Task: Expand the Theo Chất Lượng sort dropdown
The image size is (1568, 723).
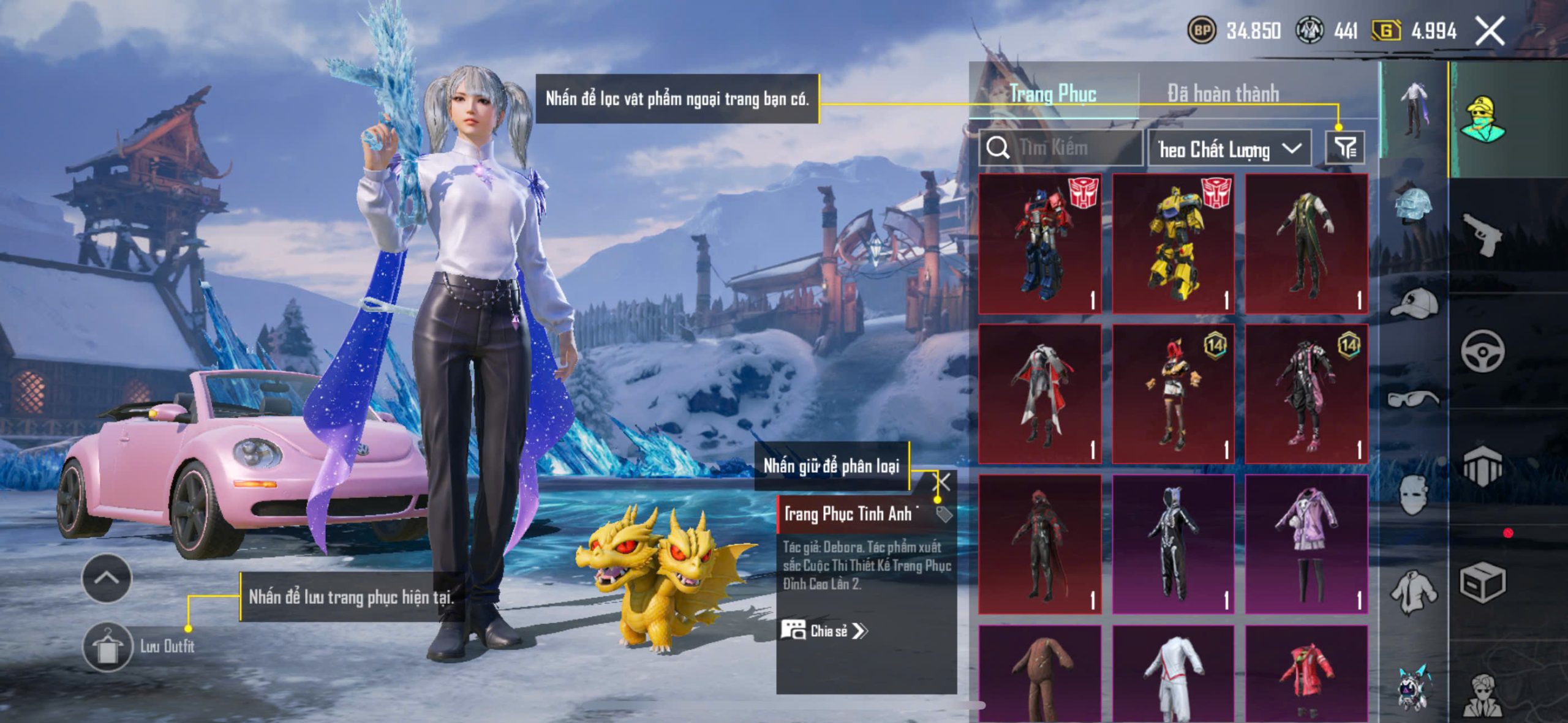Action: (1229, 149)
